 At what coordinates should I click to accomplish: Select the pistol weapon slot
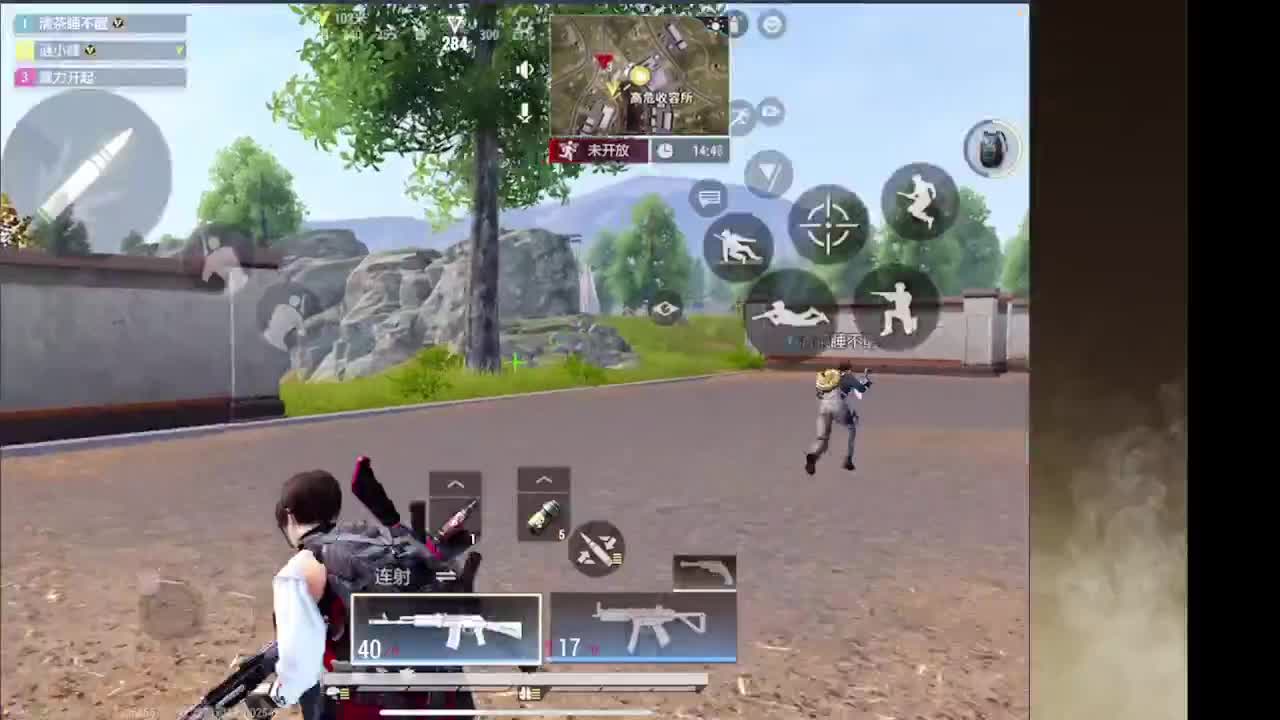pos(704,570)
